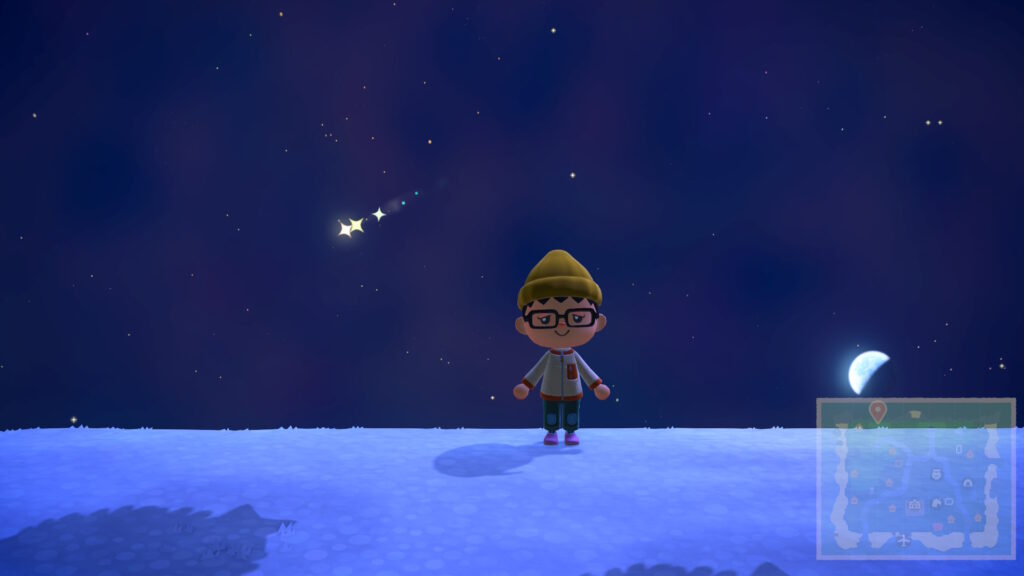This screenshot has width=1024, height=576.
Task: Select the Resident Services building marker
Action: tap(914, 504)
